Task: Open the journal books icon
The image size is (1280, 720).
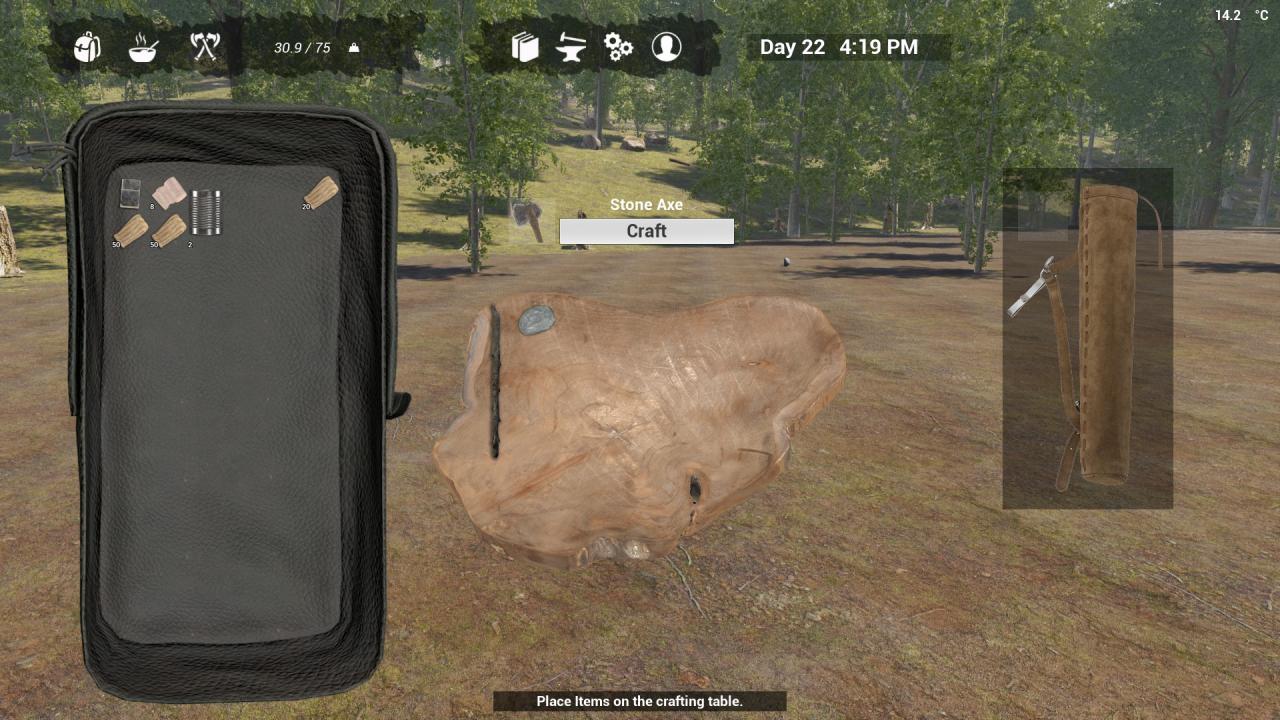Action: coord(525,47)
